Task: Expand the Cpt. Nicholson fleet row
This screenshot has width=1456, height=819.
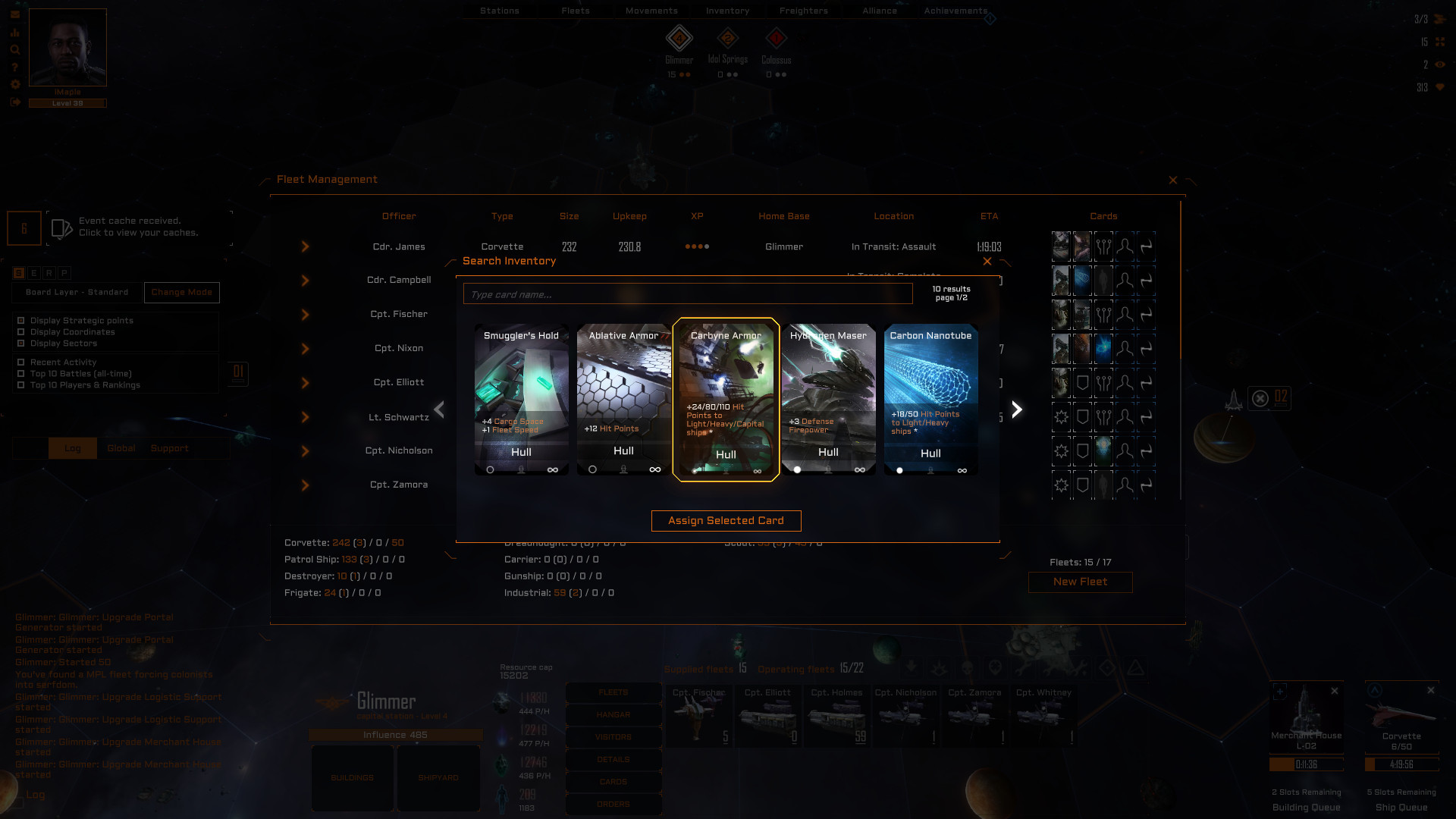Action: click(306, 450)
